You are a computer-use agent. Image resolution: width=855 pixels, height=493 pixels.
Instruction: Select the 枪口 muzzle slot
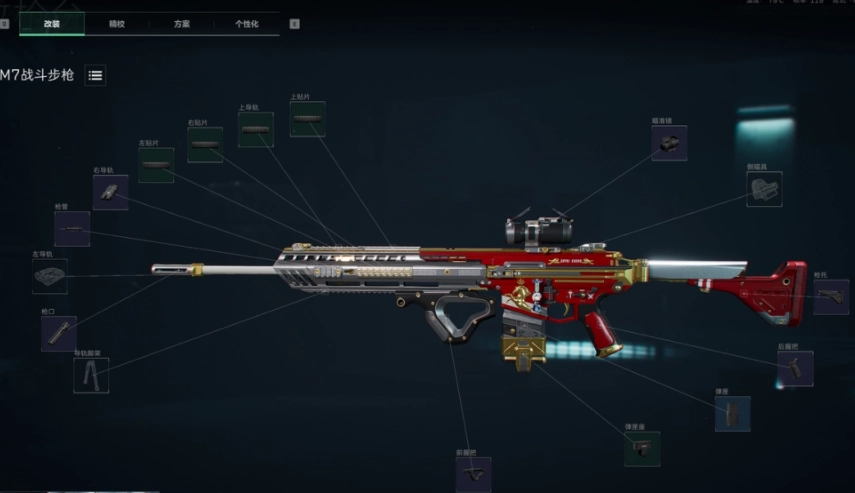[58, 333]
